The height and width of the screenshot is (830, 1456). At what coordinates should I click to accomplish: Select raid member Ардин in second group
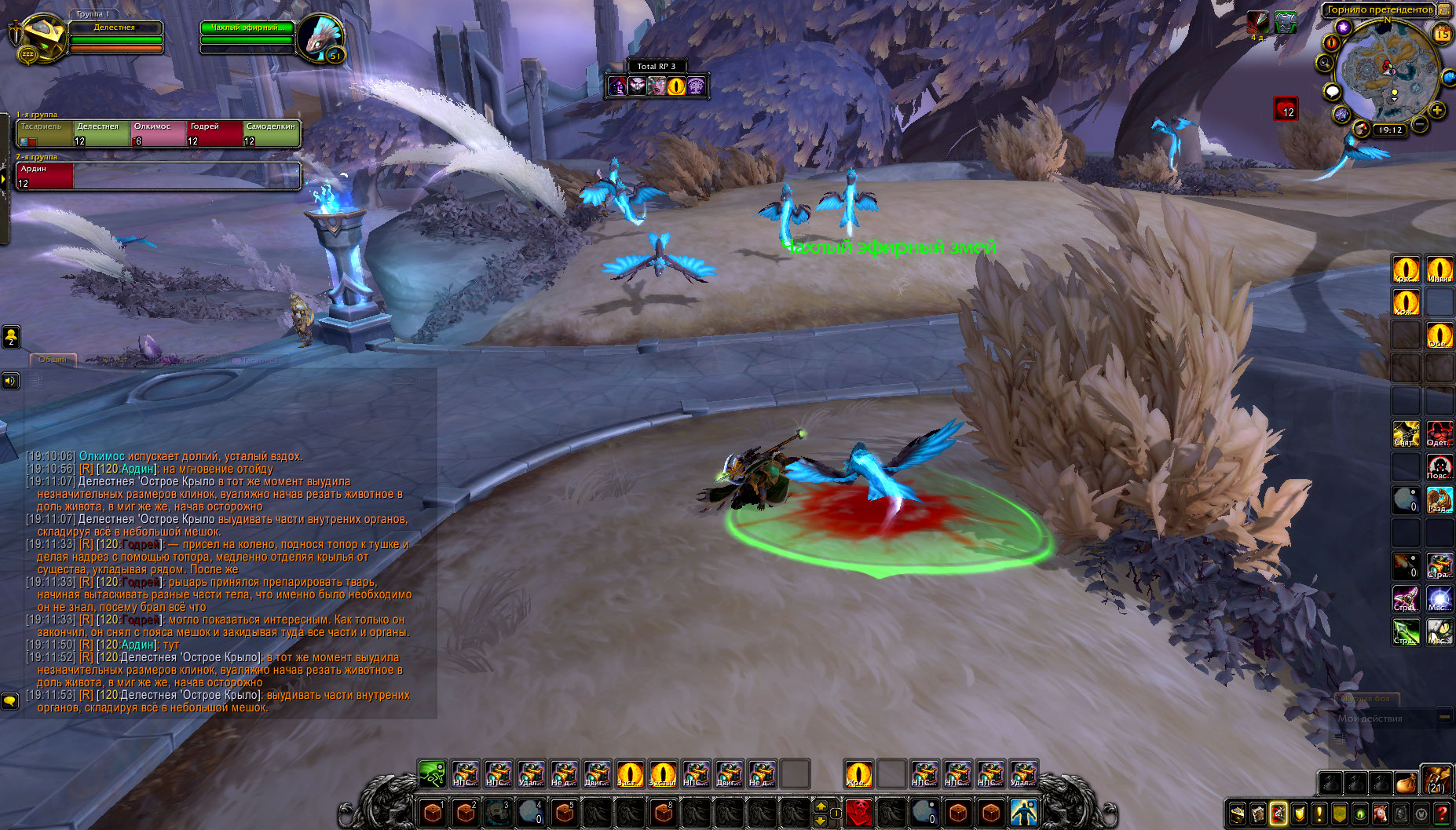45,176
